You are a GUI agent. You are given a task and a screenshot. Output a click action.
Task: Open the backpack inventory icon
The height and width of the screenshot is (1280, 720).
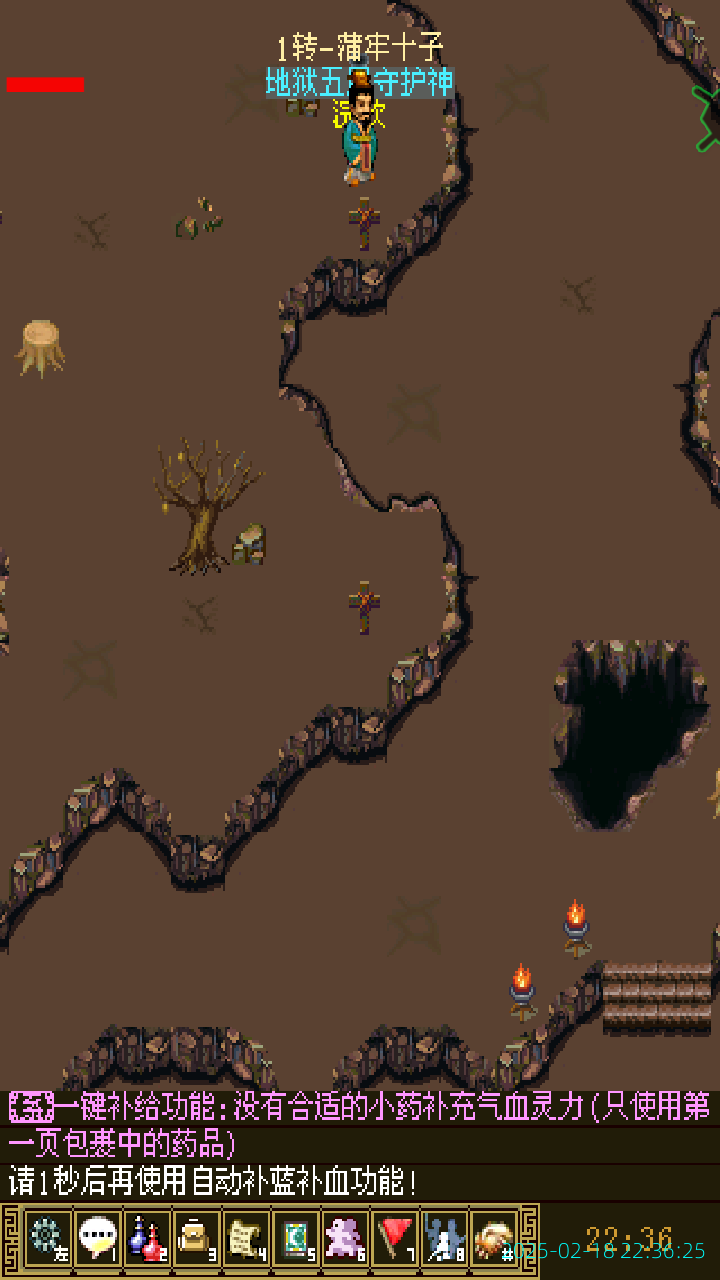click(196, 1237)
